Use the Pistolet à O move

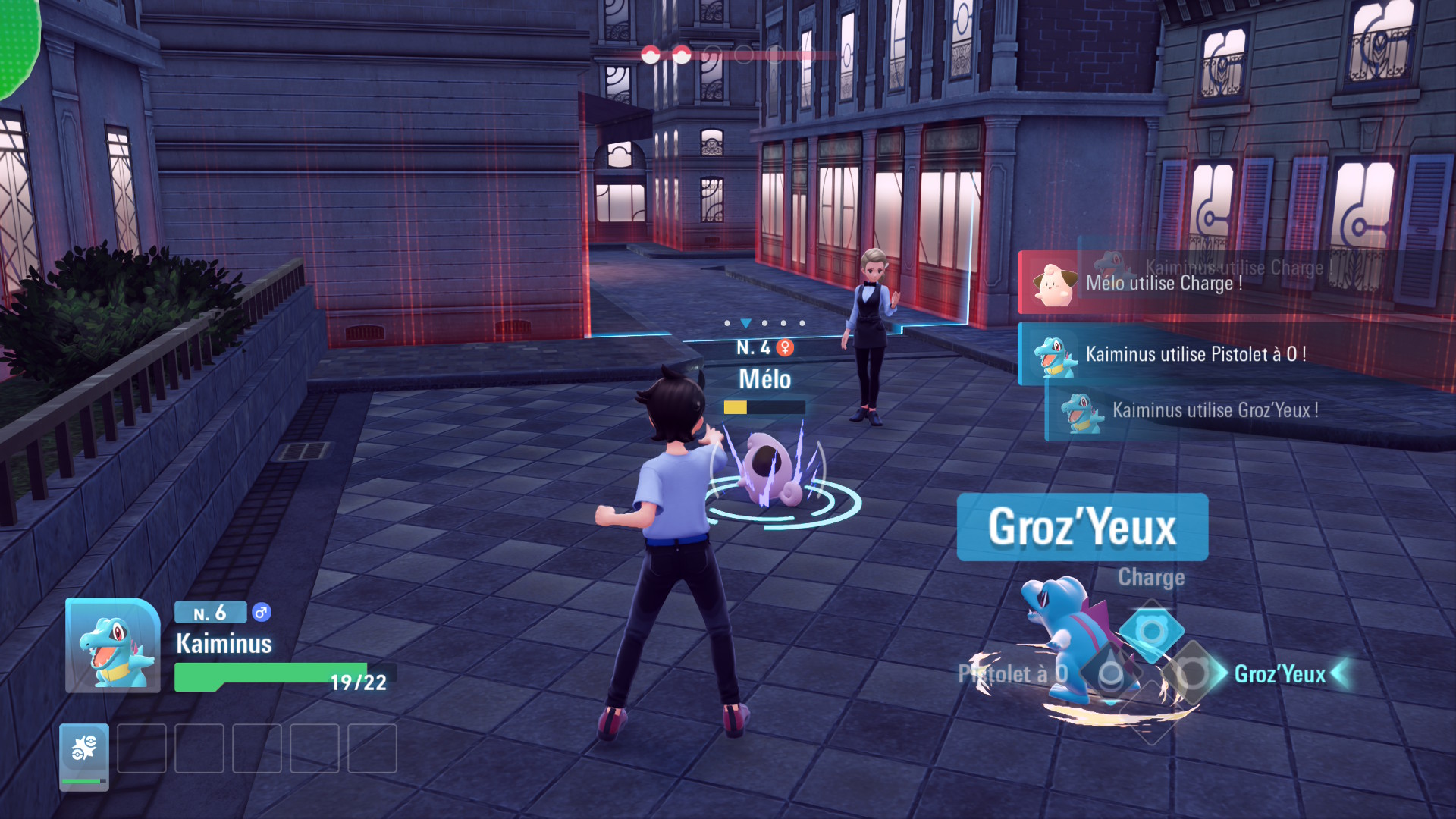(x=1110, y=673)
